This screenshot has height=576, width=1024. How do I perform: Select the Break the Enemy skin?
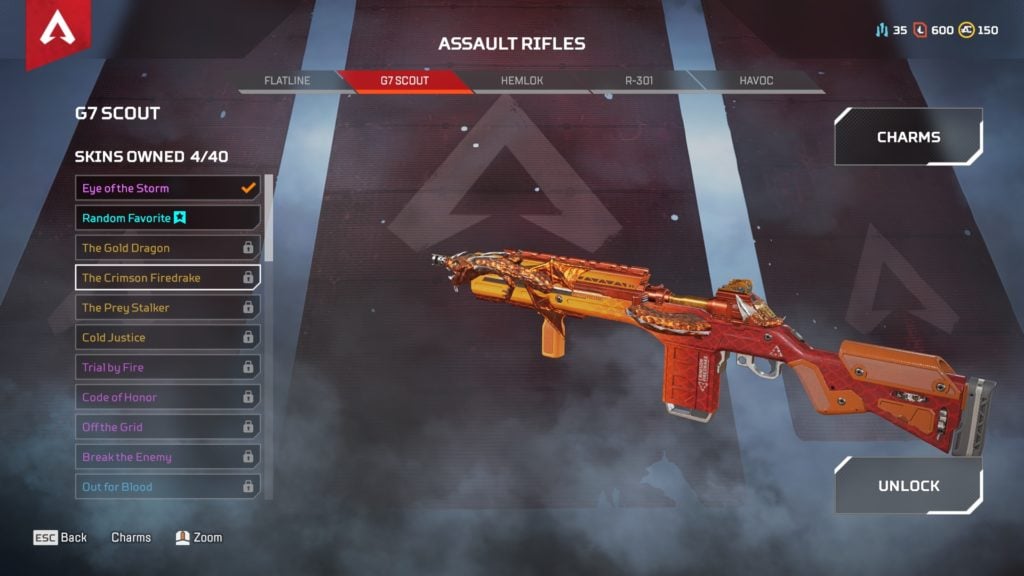tap(167, 457)
